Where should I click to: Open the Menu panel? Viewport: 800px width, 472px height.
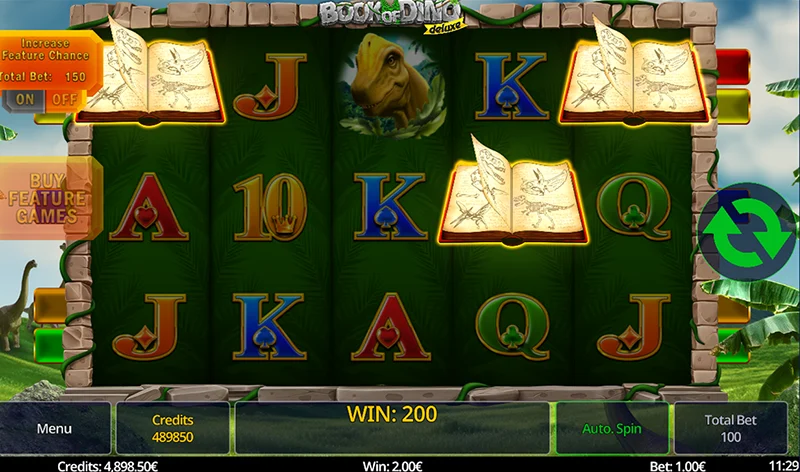(x=55, y=429)
